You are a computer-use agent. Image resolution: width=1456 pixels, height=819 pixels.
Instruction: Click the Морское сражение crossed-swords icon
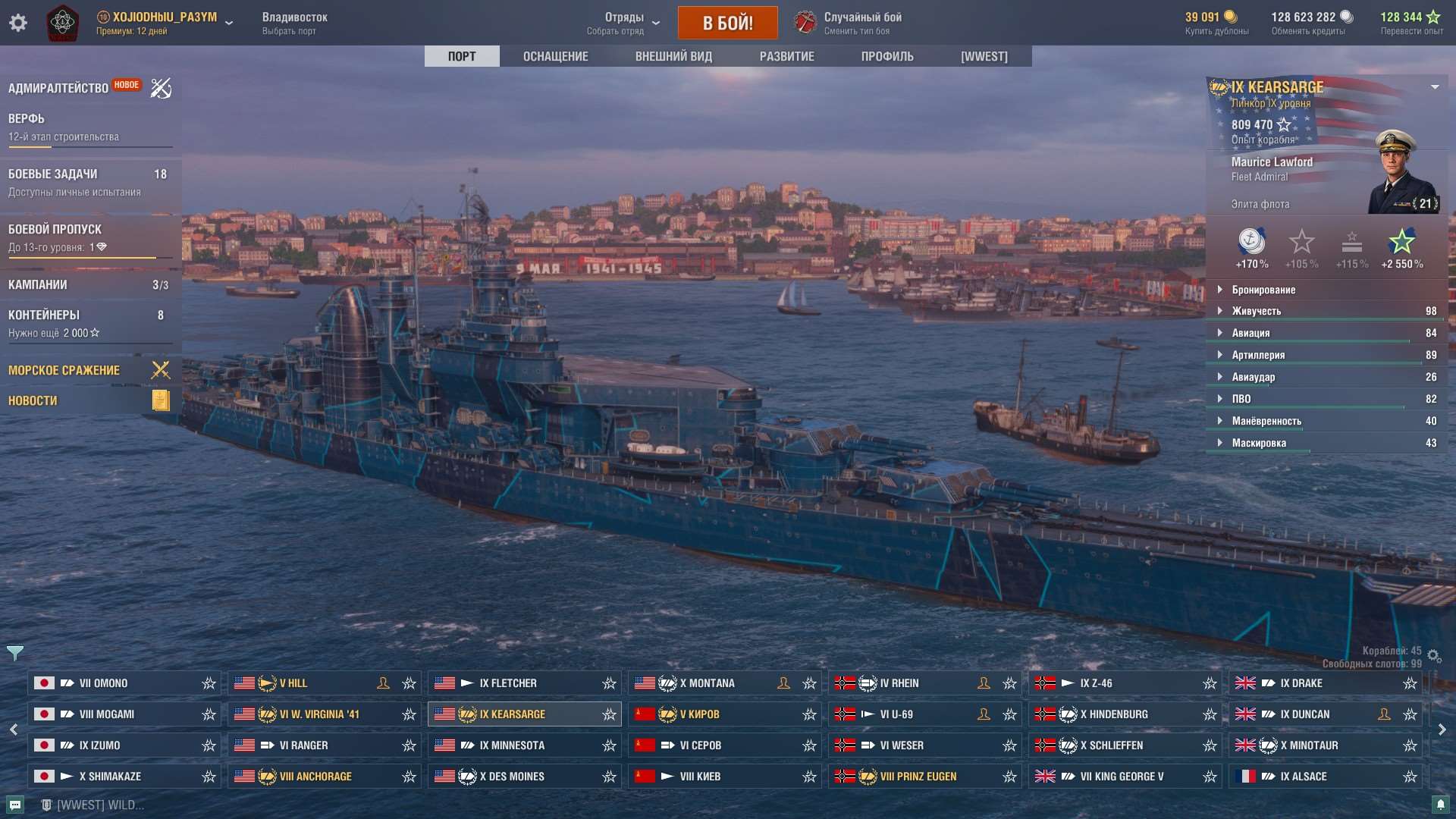160,370
